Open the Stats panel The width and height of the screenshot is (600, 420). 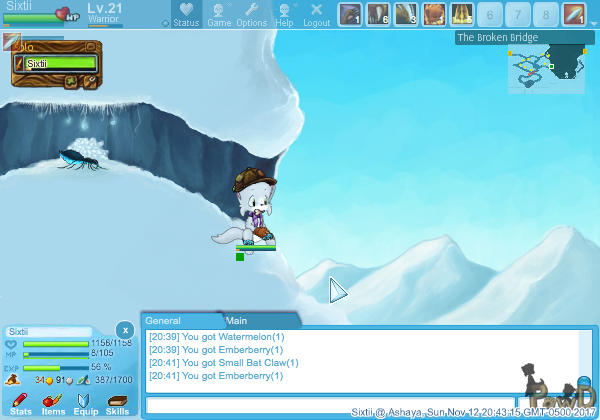21,404
